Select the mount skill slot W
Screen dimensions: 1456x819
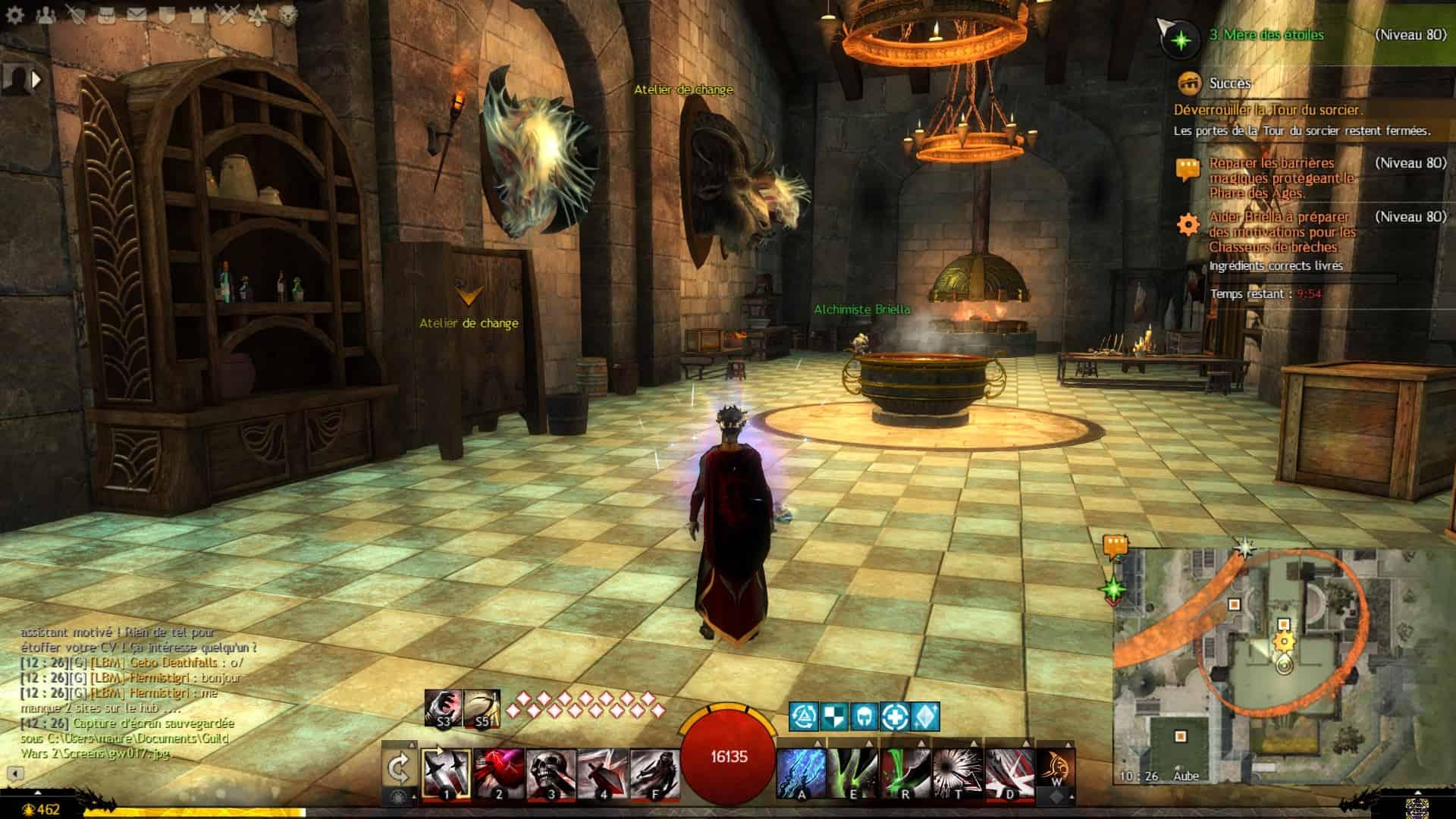1056,771
